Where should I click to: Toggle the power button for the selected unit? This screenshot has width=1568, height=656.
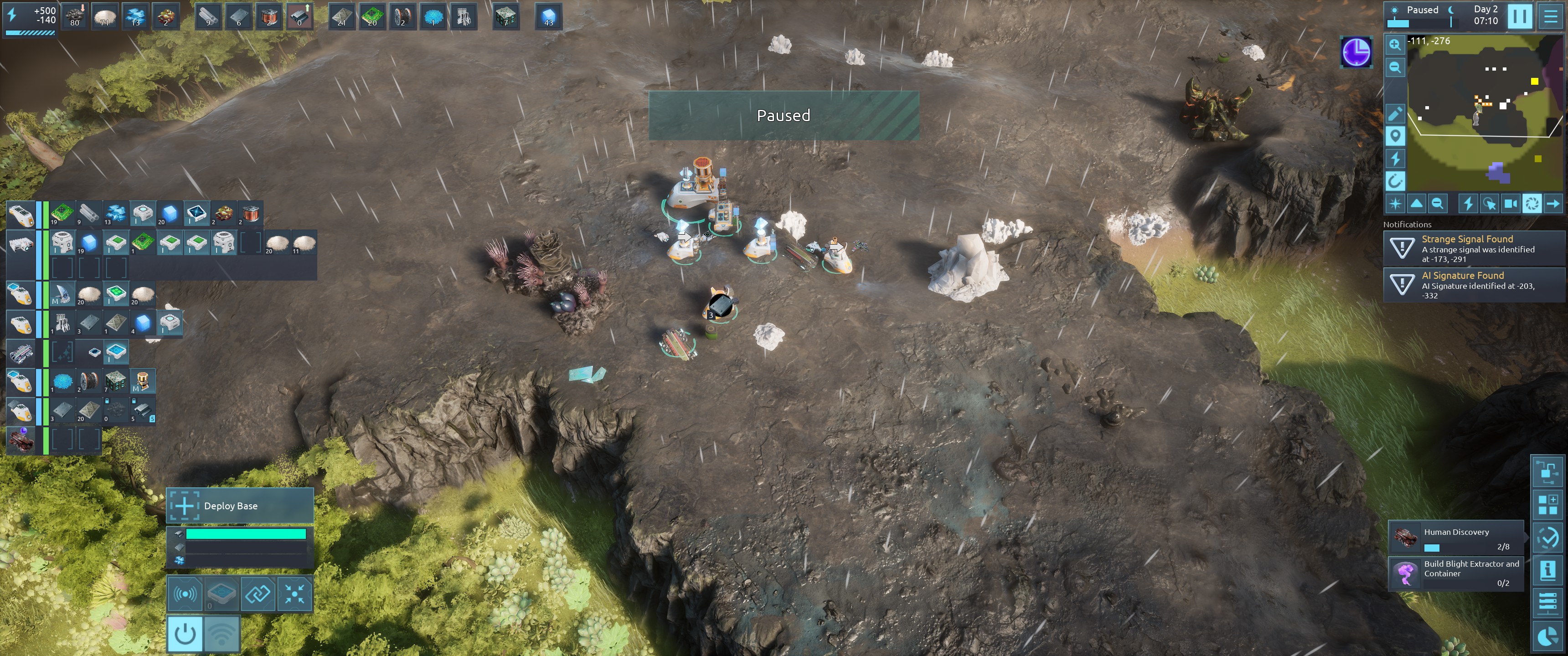pyautogui.click(x=185, y=634)
